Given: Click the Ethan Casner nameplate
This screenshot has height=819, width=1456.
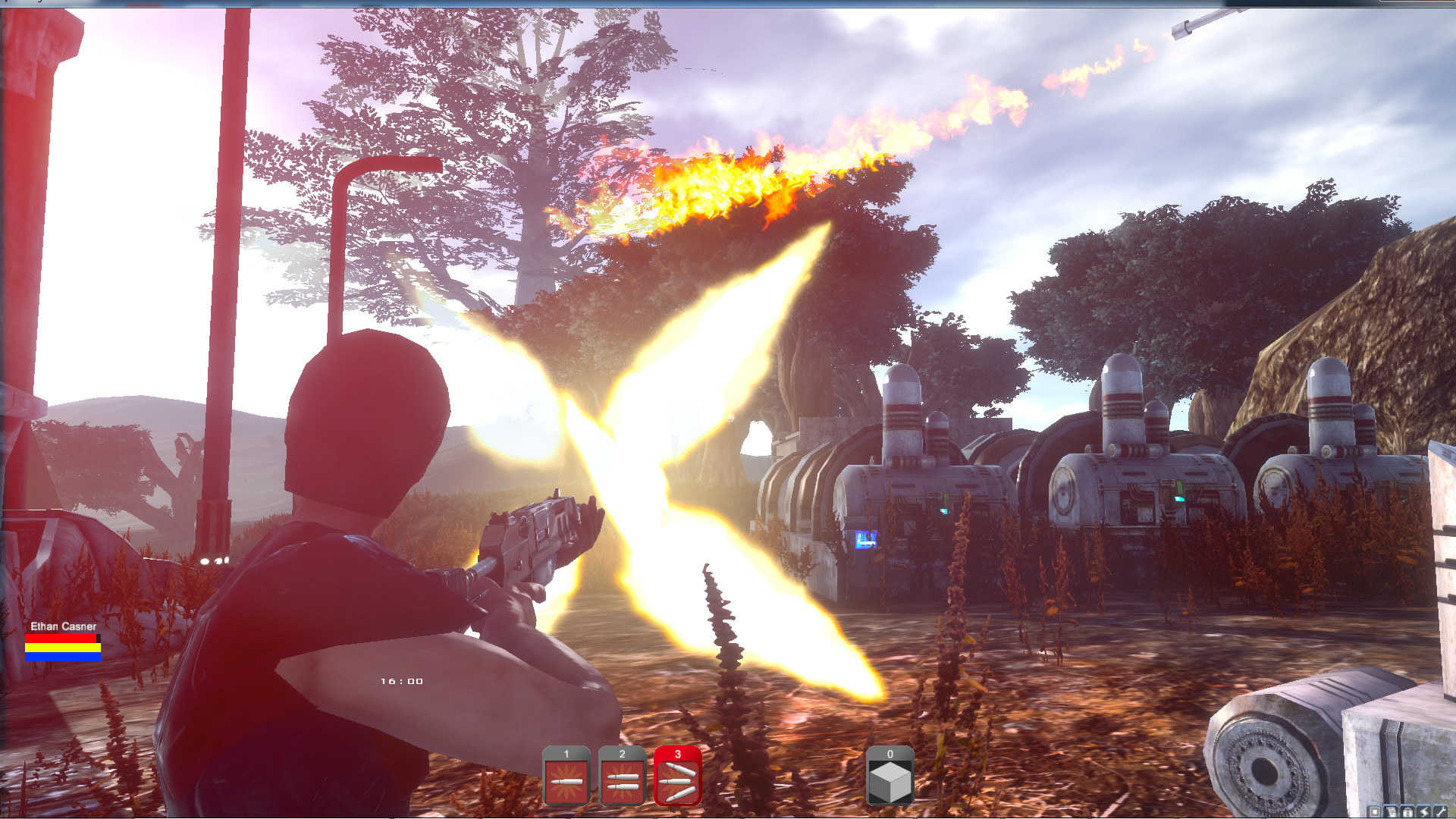Looking at the screenshot, I should point(64,626).
